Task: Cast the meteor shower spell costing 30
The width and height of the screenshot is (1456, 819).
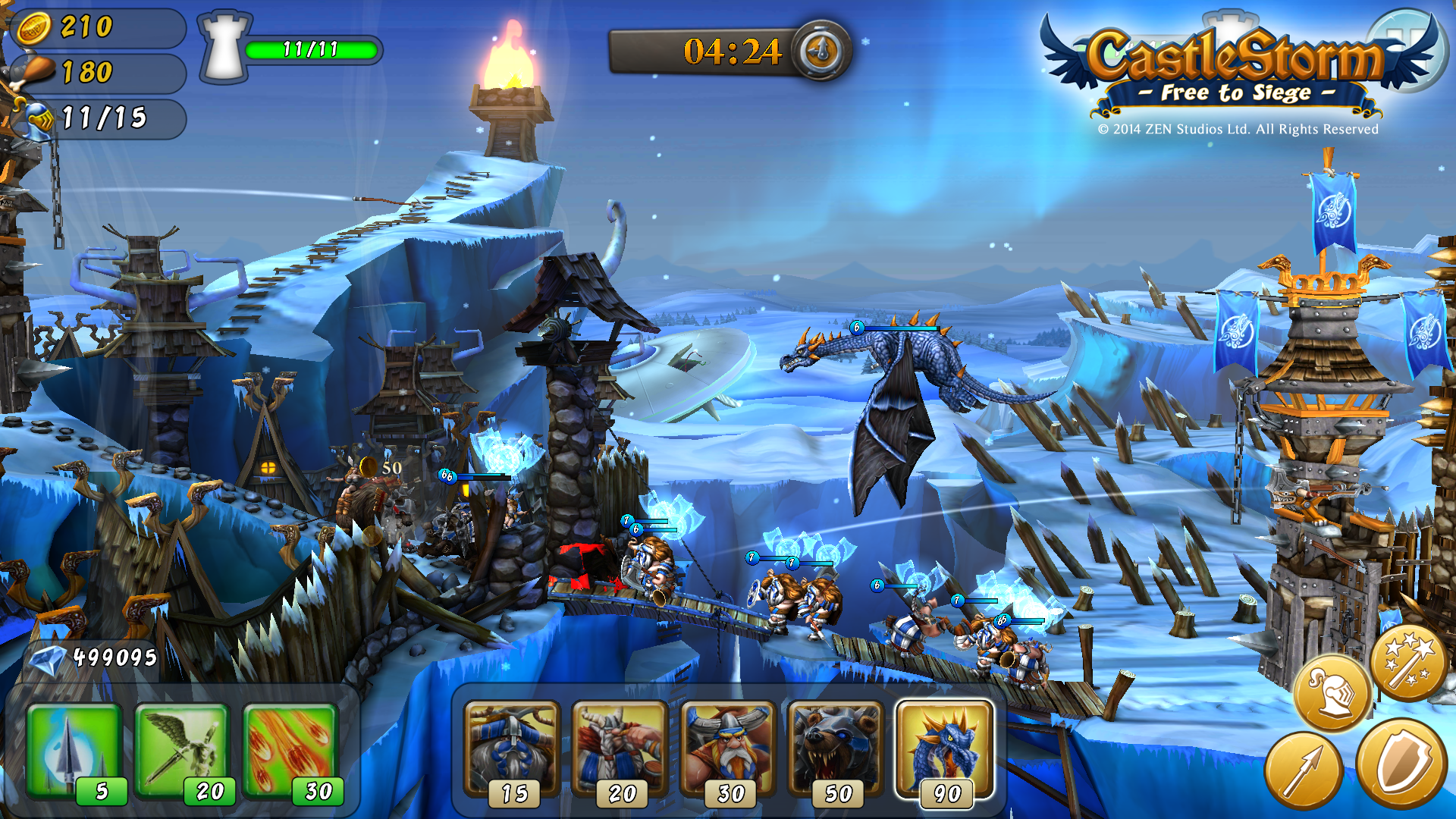Action: 290,751
